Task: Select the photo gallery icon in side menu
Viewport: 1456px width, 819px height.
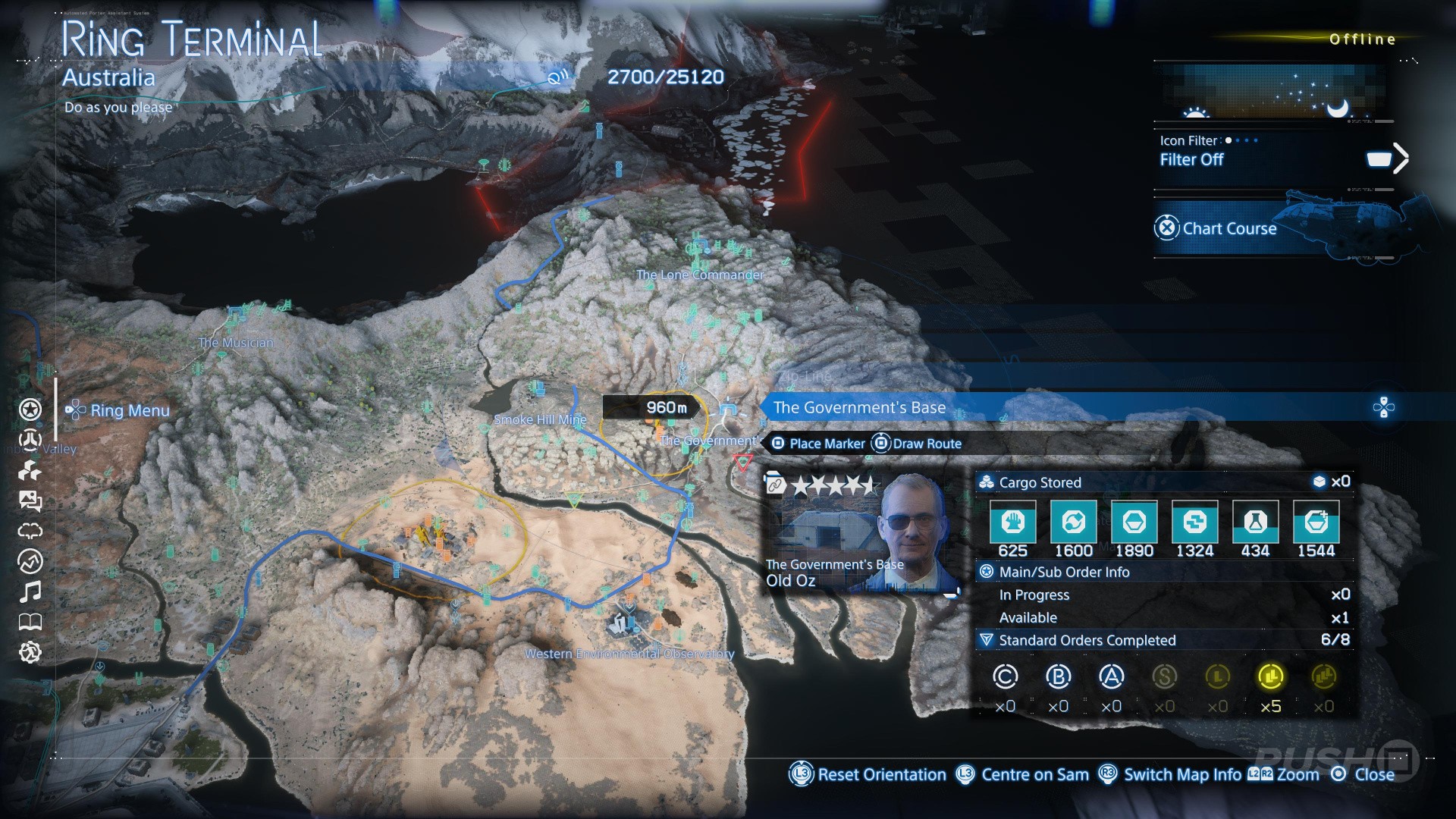Action: 30,500
